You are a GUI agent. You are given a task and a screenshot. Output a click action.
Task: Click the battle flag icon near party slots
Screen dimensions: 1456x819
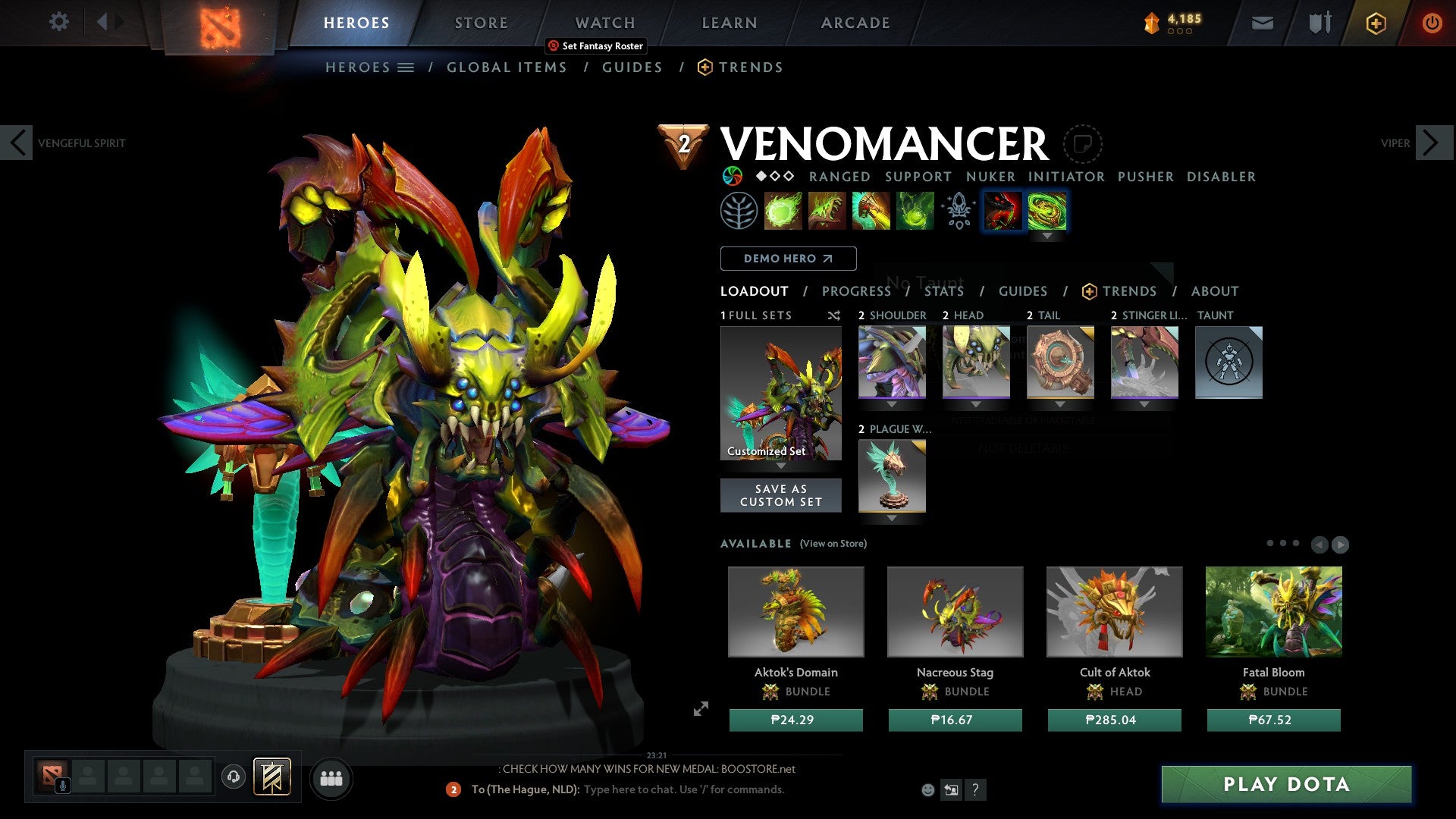pyautogui.click(x=273, y=777)
